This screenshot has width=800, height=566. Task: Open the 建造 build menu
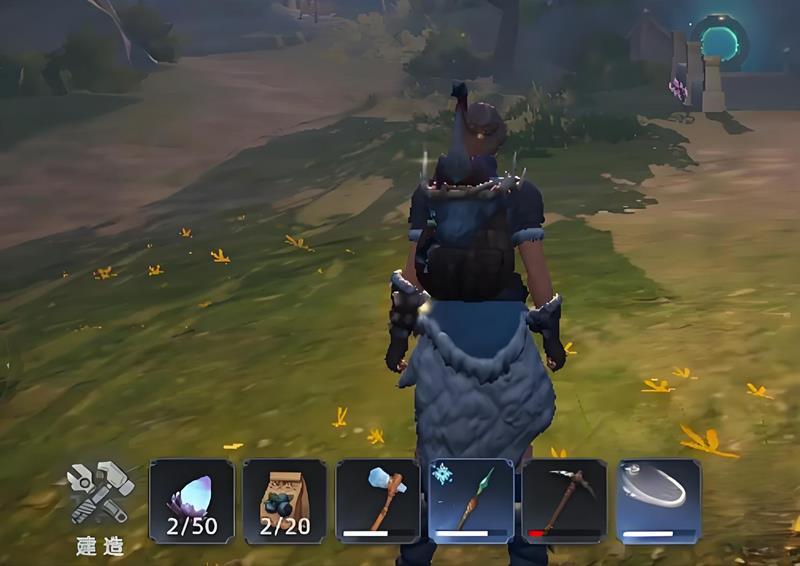point(100,503)
